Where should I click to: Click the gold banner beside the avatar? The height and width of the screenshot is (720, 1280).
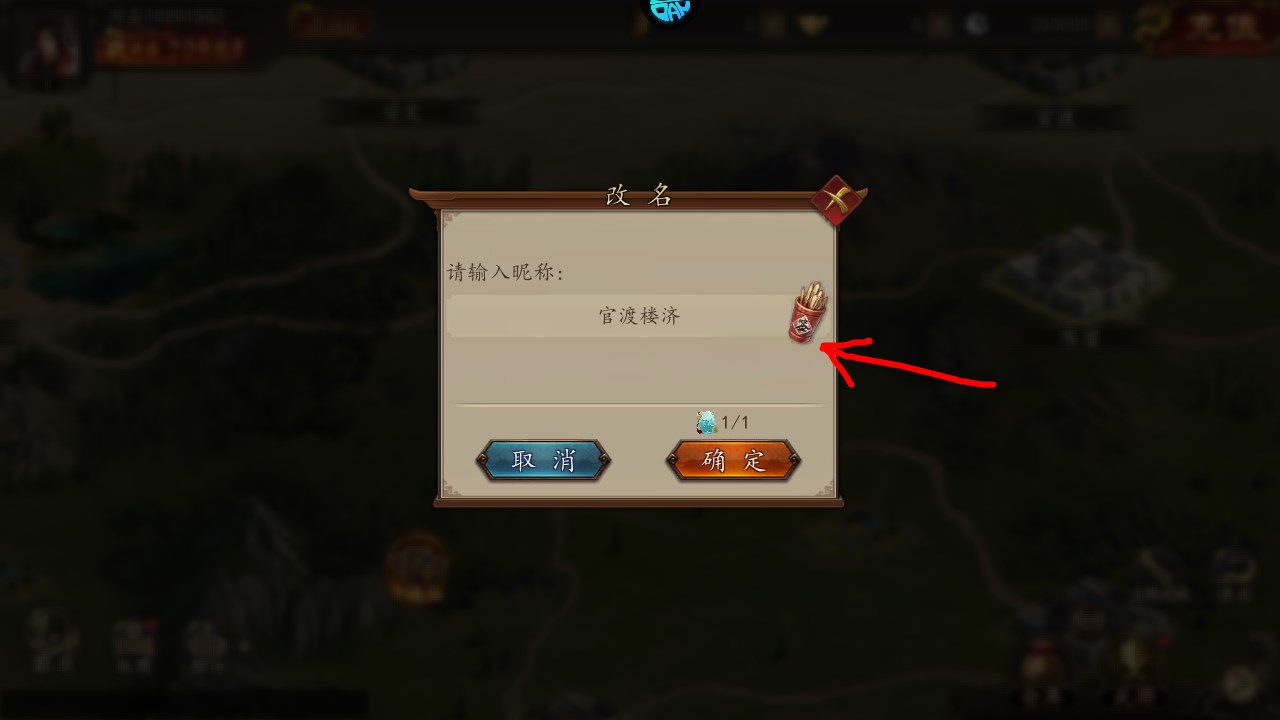coord(330,22)
